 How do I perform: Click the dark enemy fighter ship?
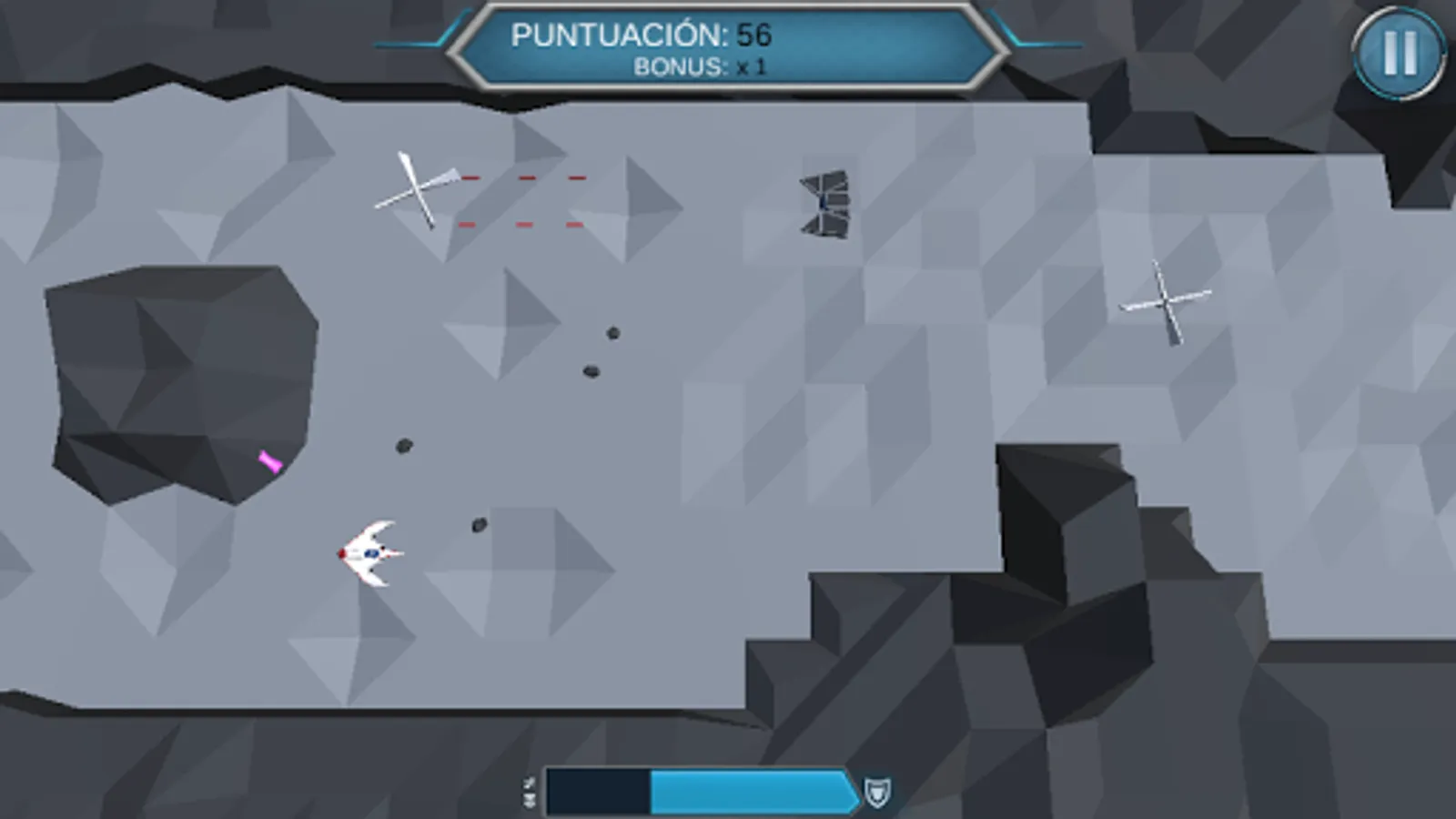point(824,204)
